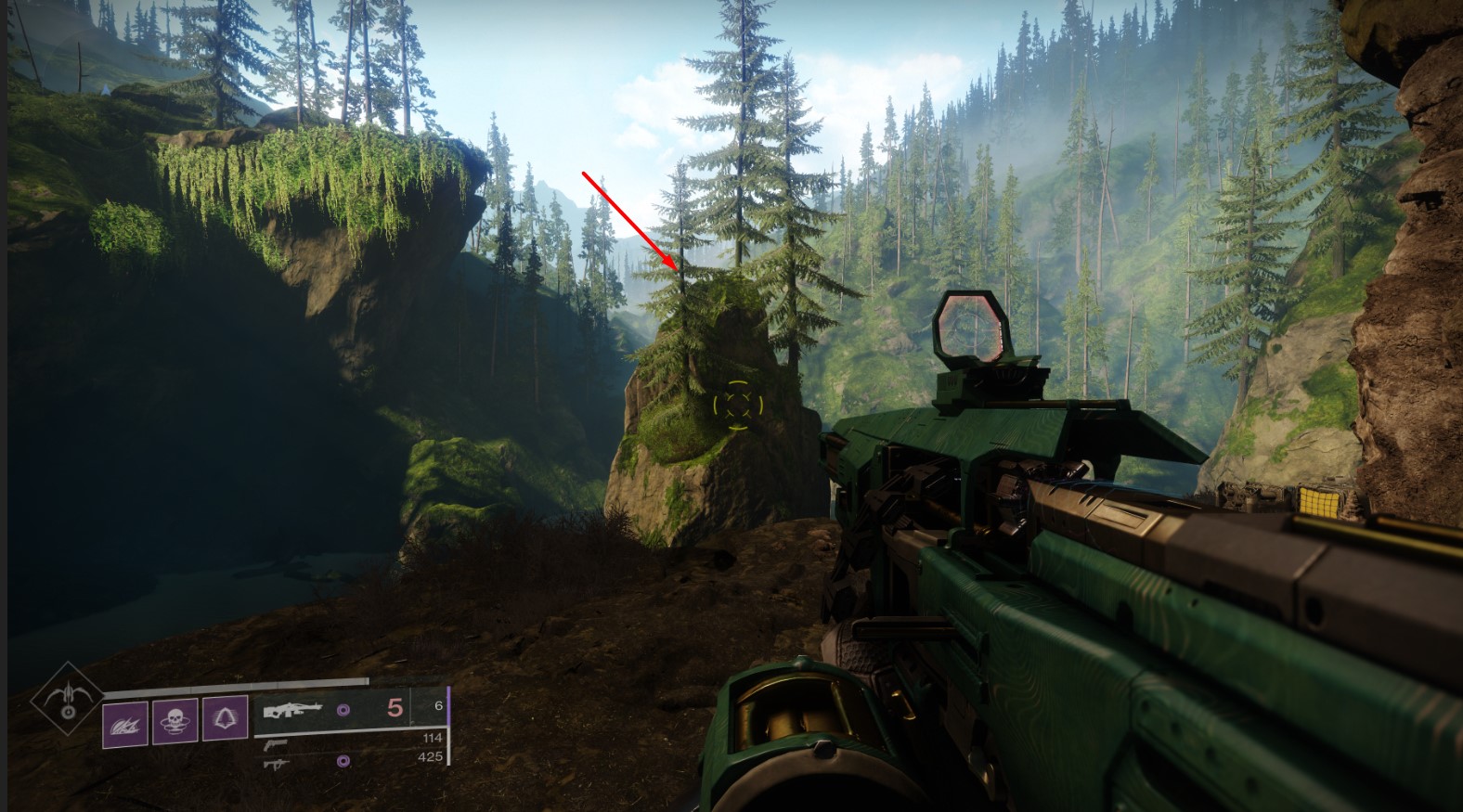This screenshot has width=1463, height=812.
Task: Select the submachine gun weapon icon
Action: tap(277, 765)
